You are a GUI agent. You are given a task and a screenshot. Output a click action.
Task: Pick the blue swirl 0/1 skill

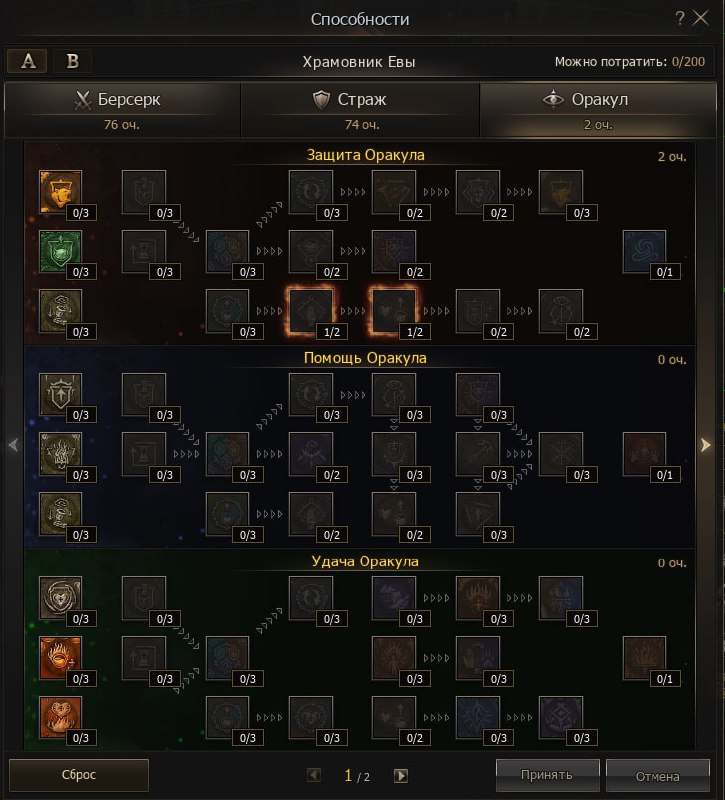(643, 250)
